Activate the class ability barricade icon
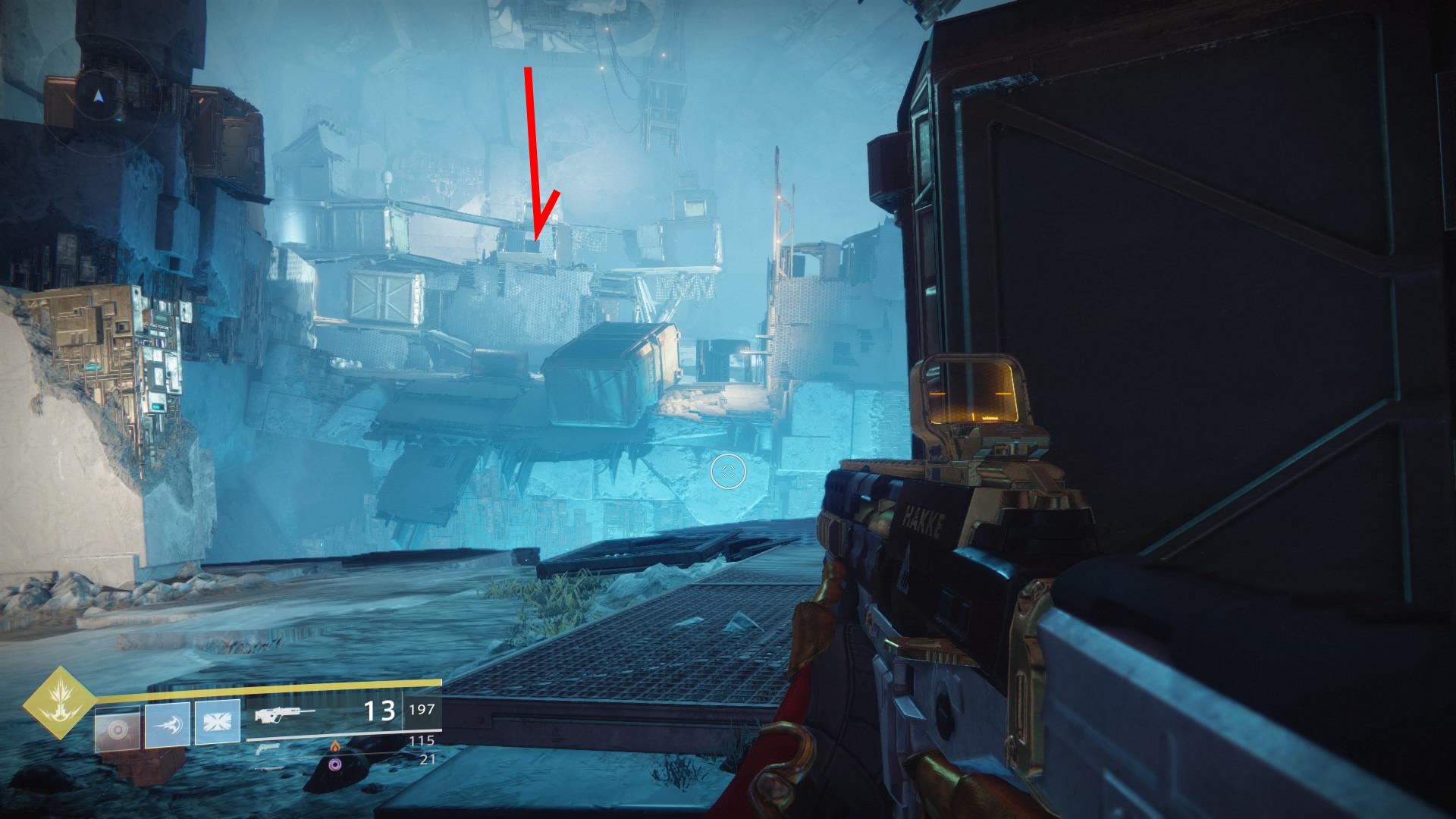 [x=218, y=721]
